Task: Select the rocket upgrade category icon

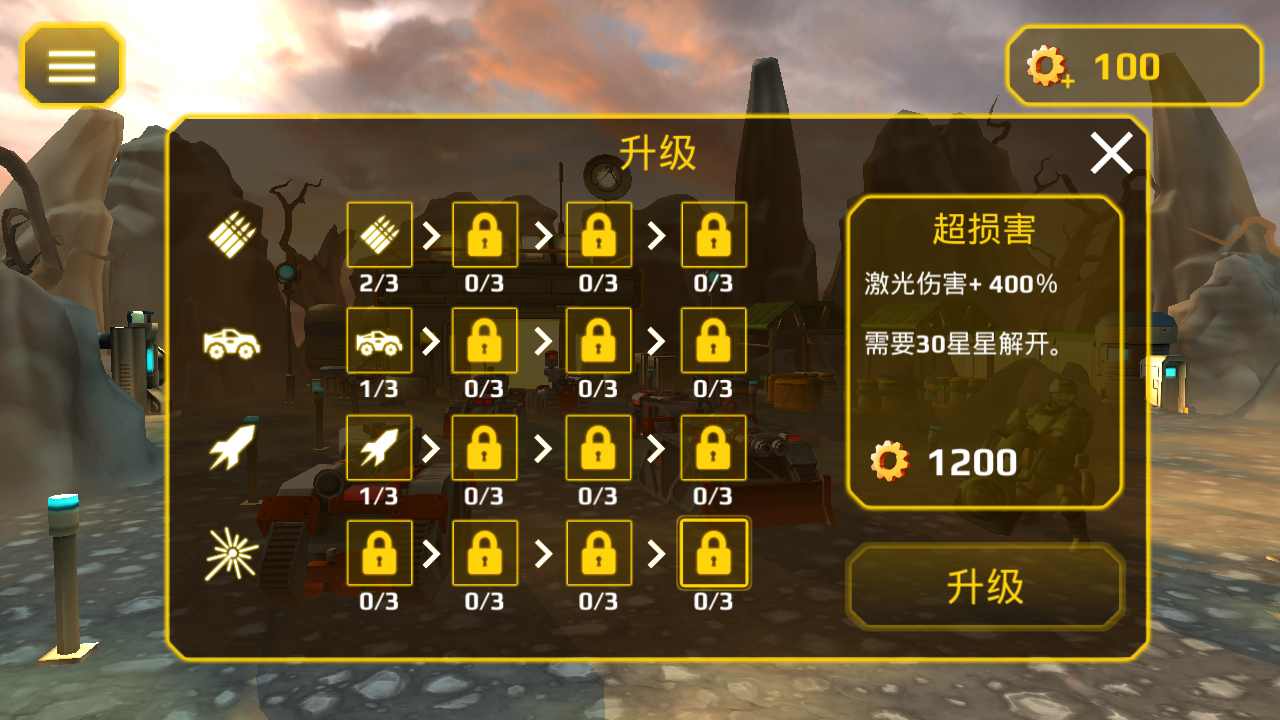Action: tap(232, 447)
